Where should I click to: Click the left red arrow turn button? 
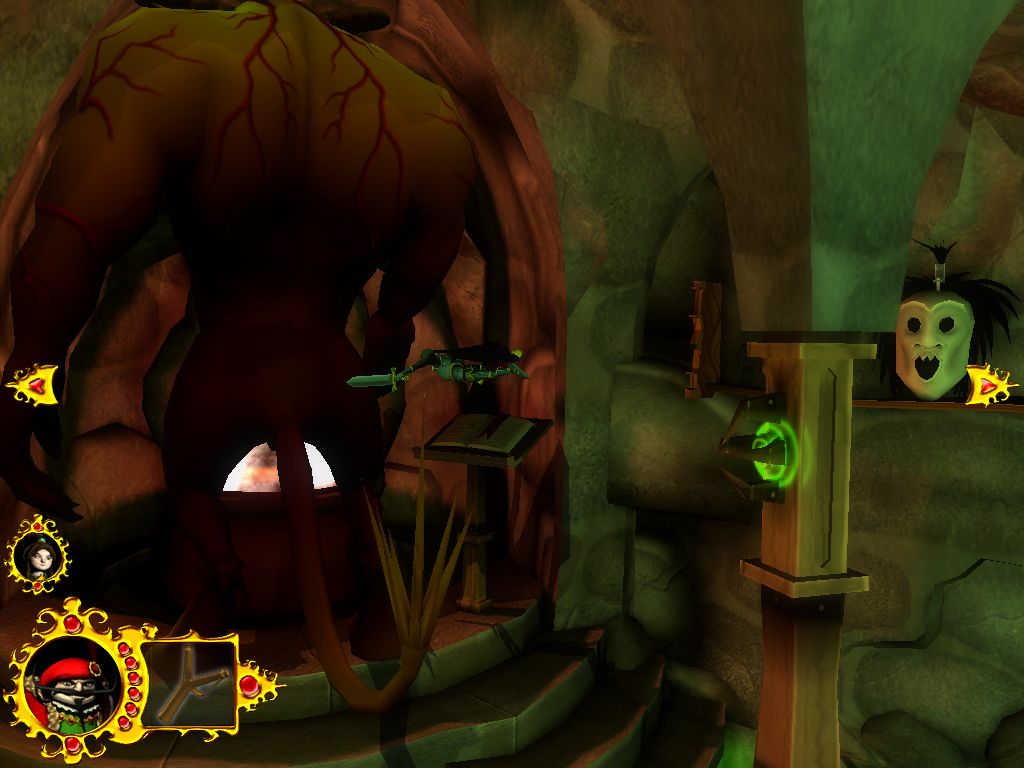tap(34, 382)
